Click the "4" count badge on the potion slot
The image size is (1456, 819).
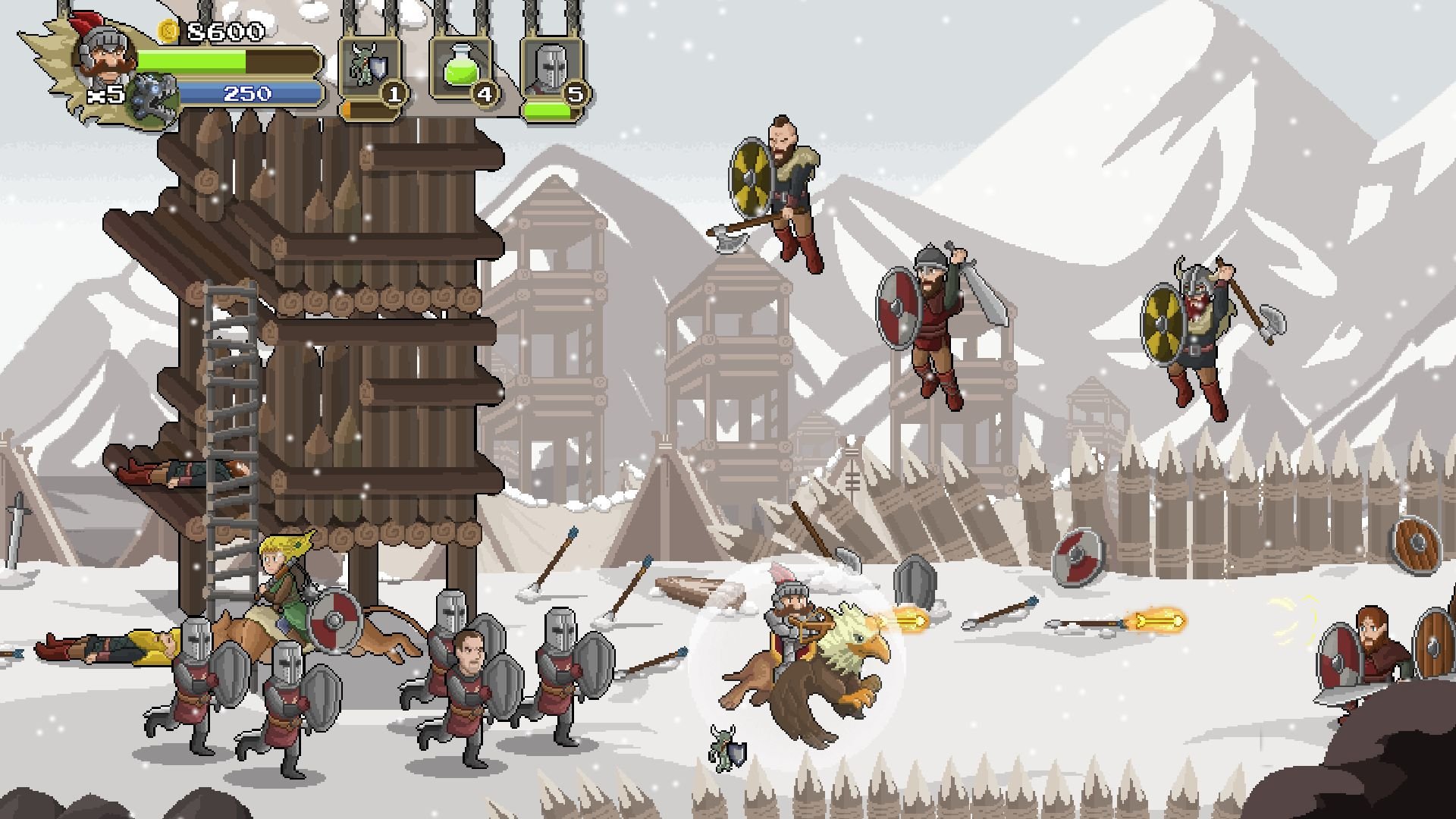click(486, 94)
